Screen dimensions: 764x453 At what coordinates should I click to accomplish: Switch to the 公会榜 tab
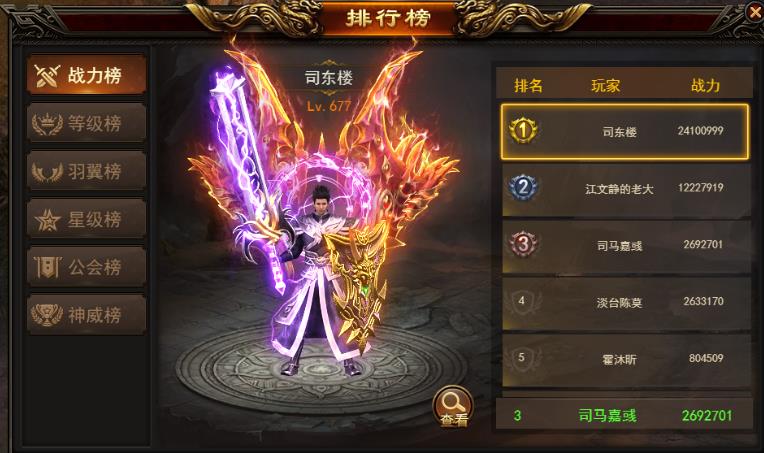point(86,267)
